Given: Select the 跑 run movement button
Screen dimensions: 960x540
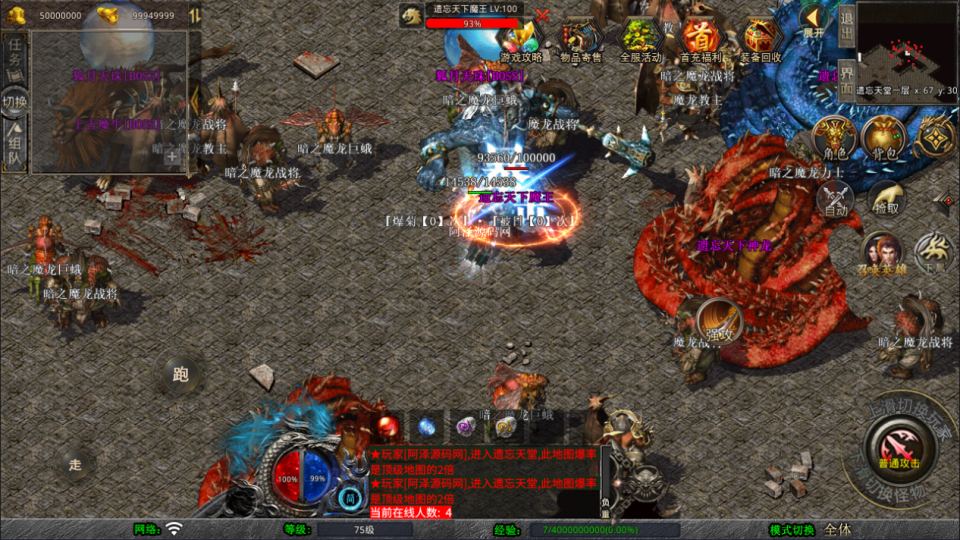Looking at the screenshot, I should [181, 375].
